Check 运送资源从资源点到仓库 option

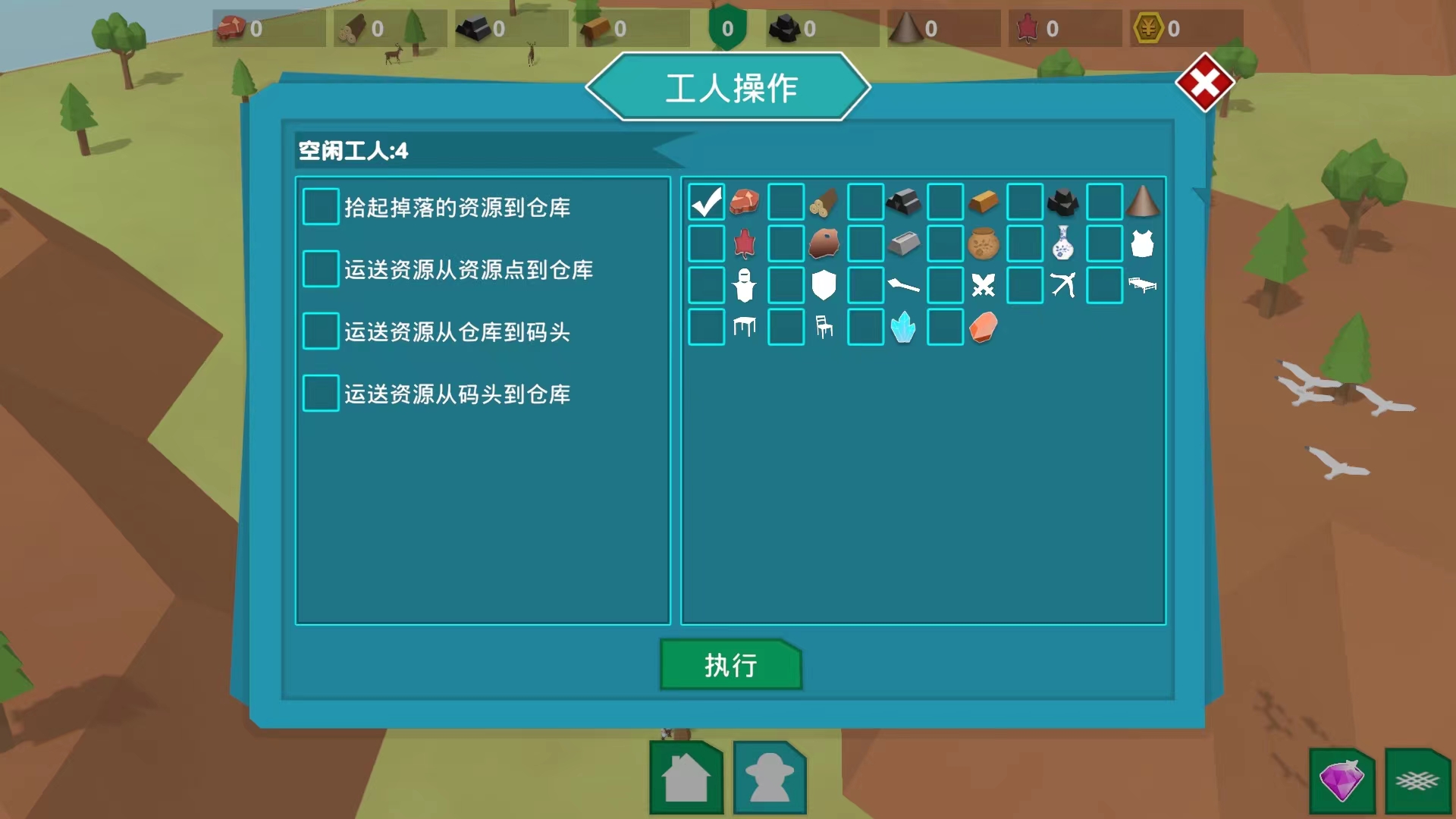click(320, 268)
